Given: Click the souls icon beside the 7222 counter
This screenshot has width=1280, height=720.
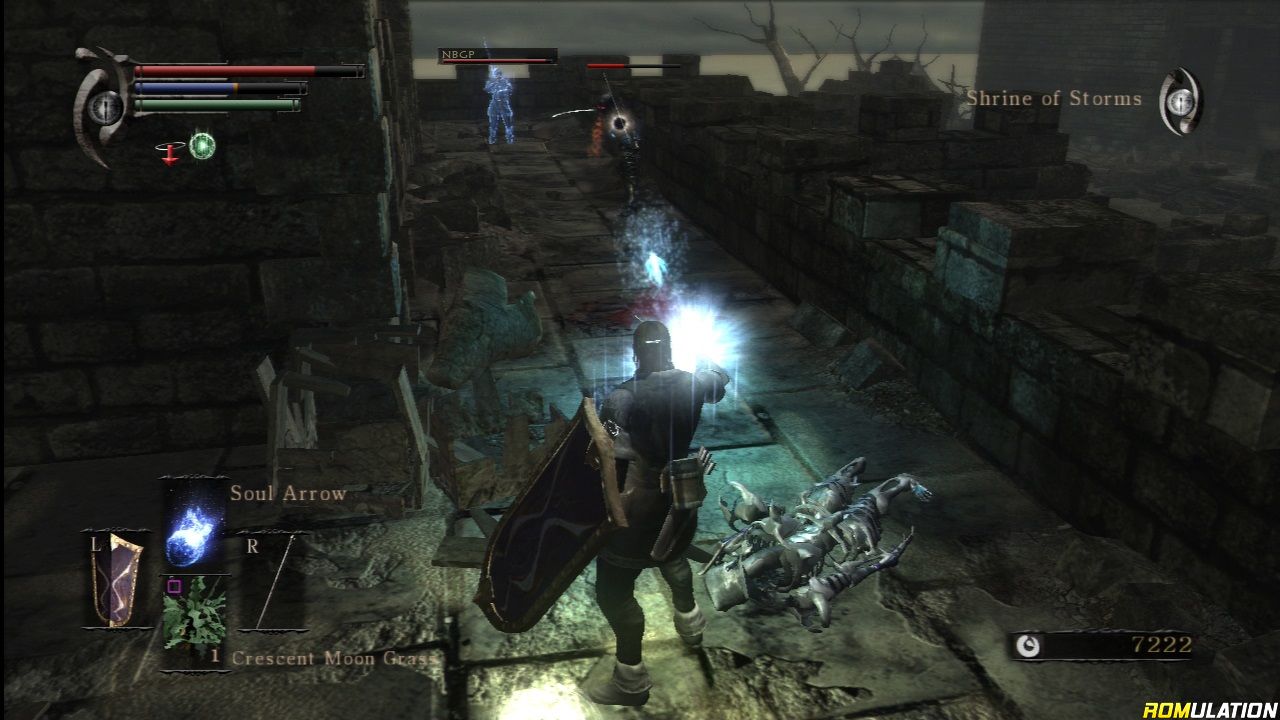Looking at the screenshot, I should [x=1026, y=646].
